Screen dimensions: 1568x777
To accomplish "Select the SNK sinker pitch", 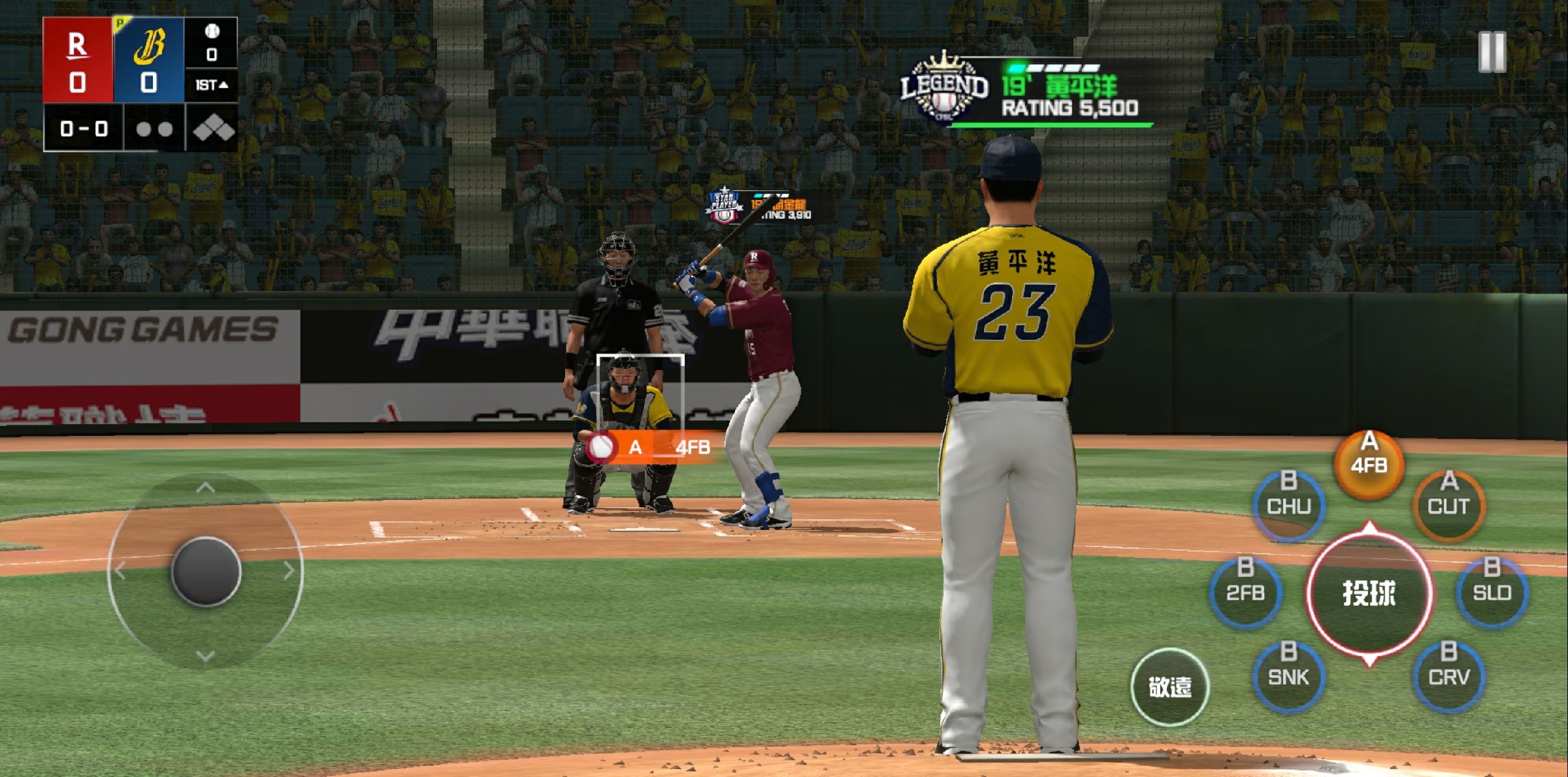I will click(1289, 675).
